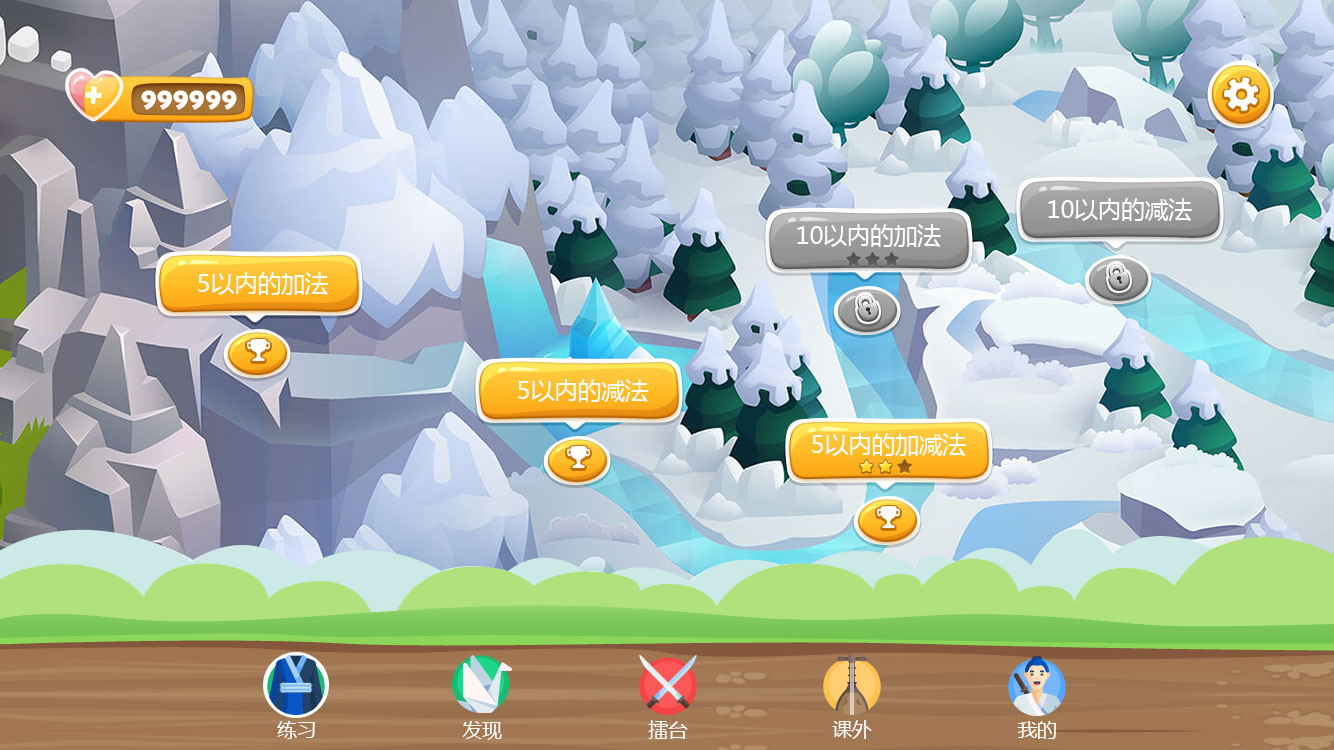Open the 5以内的加减法 level
Screen dimensions: 1334x750
pos(888,448)
